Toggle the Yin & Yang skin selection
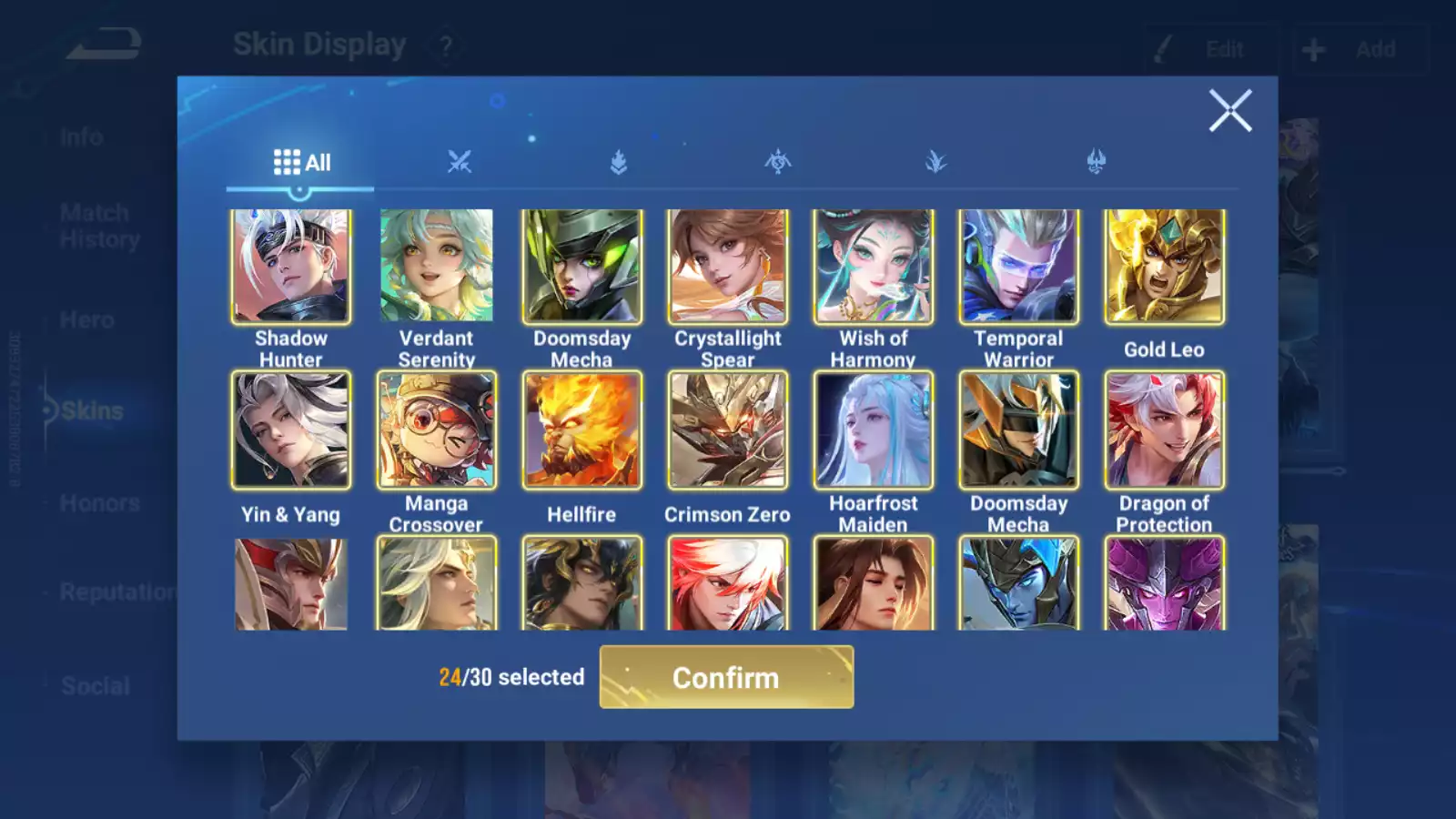This screenshot has height=819, width=1456. tap(289, 430)
